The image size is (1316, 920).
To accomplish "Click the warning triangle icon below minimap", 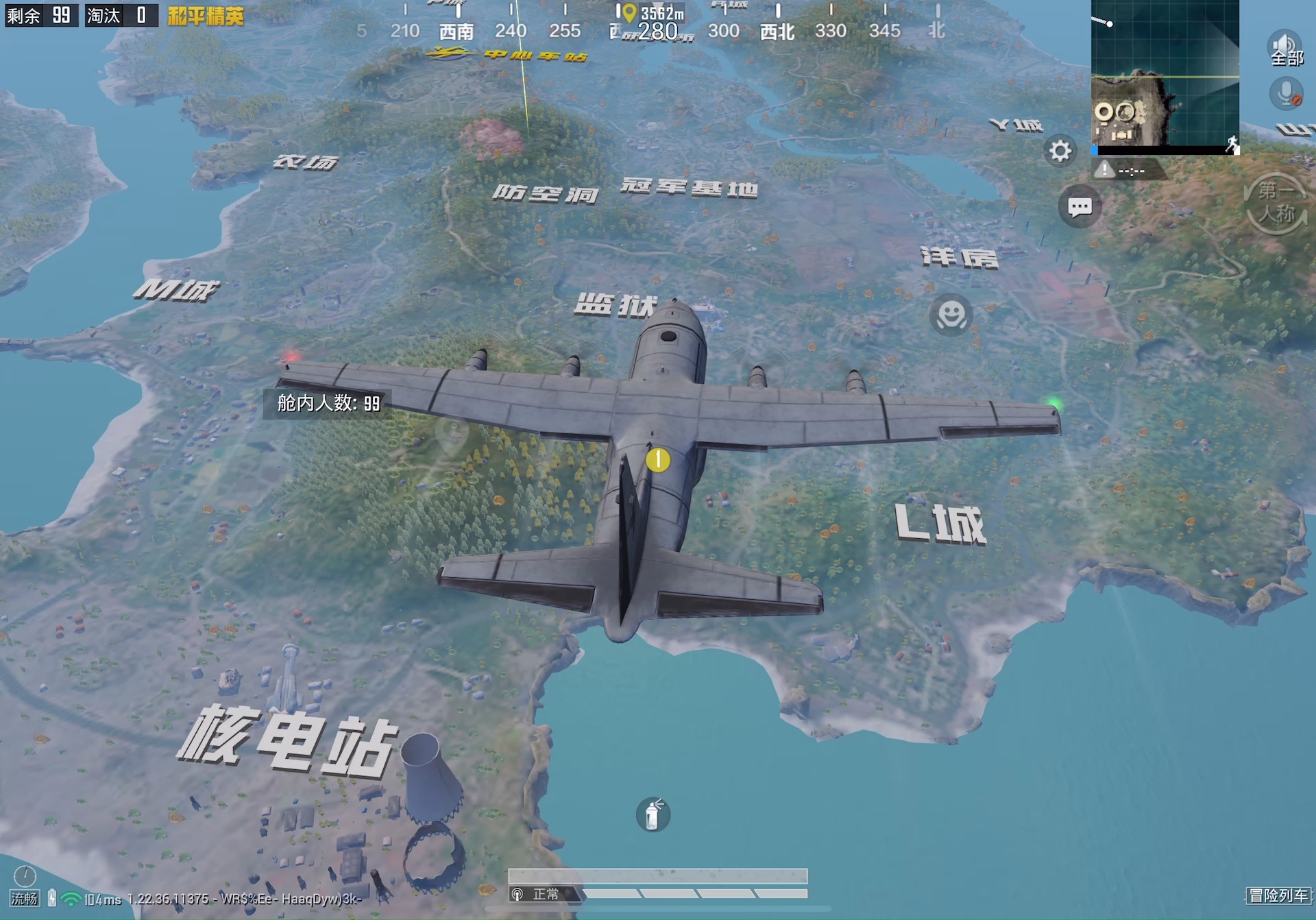I will [x=1104, y=170].
